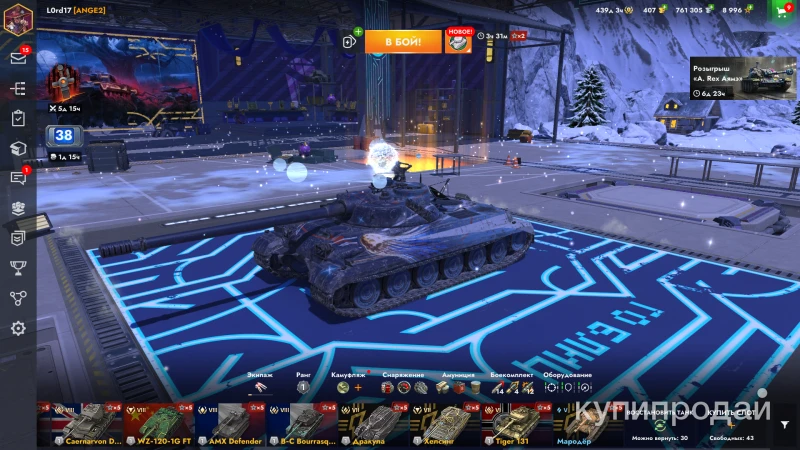Start a battle with the orange «В БОЙ!» button

402,41
